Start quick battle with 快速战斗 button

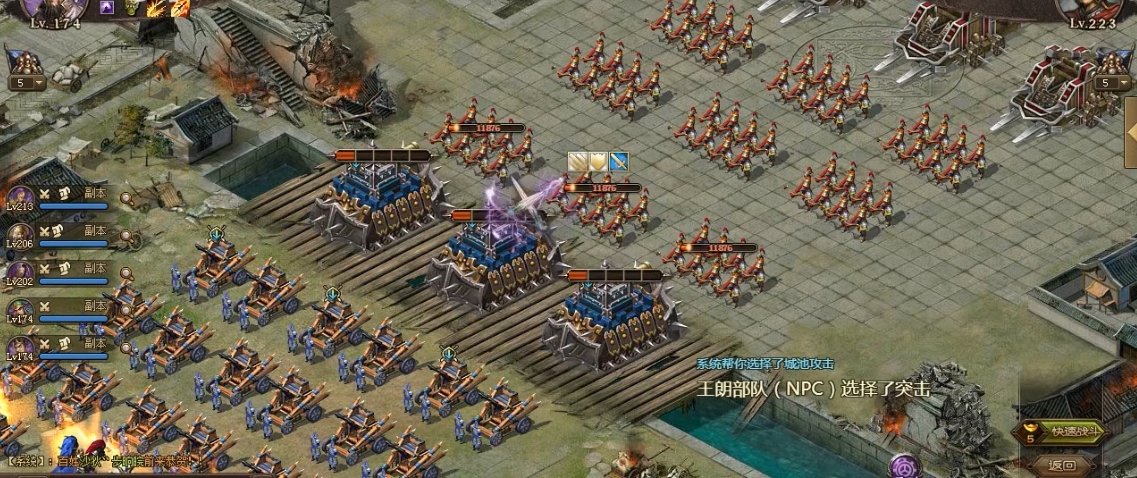[1075, 432]
